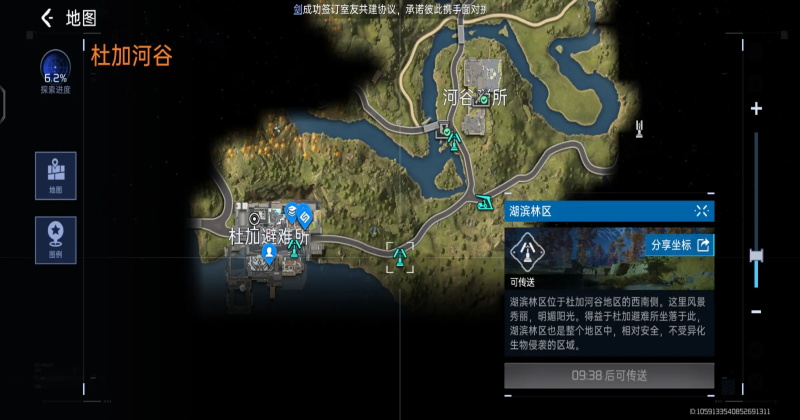Select the white player pin at 杜加避难所
The image size is (800, 420).
[x=270, y=253]
